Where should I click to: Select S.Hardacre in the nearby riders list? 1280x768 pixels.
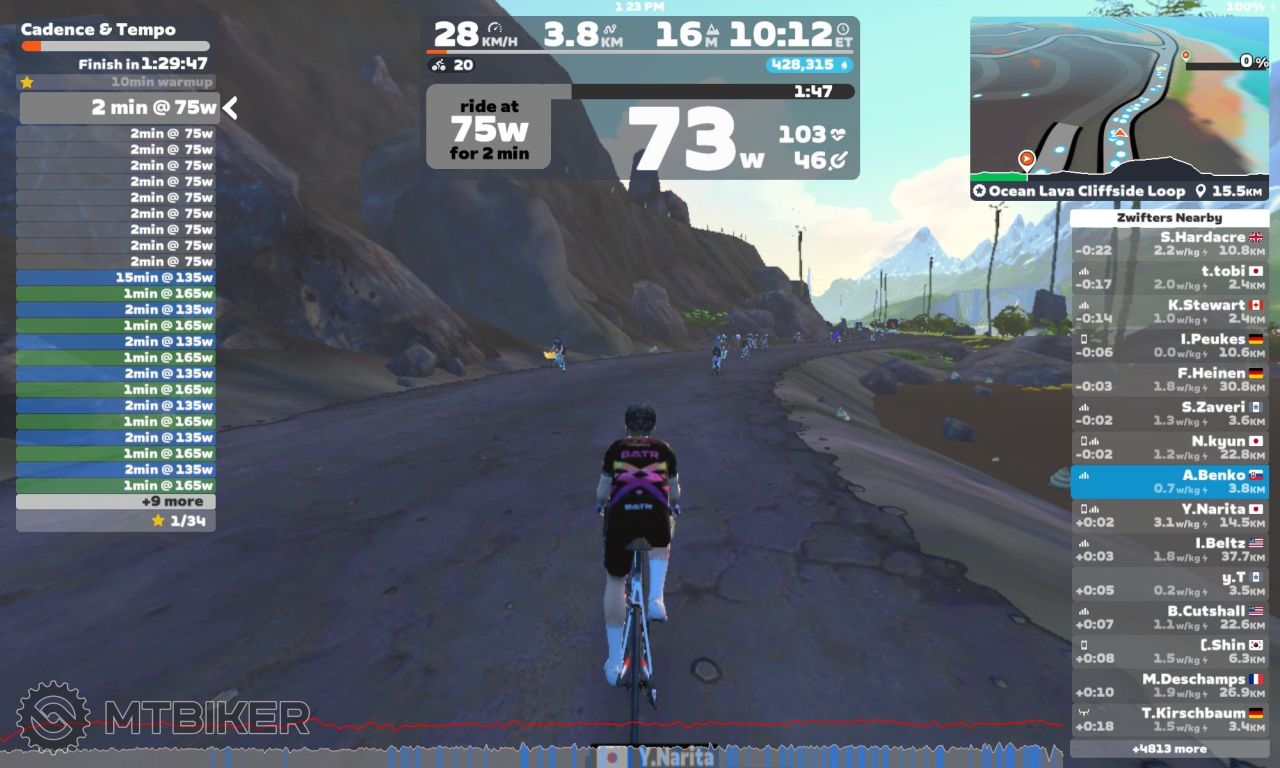pyautogui.click(x=1169, y=244)
